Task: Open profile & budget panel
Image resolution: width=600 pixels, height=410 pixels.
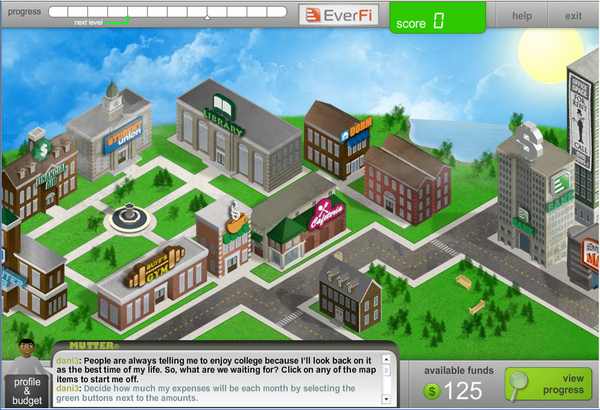Action: click(27, 388)
